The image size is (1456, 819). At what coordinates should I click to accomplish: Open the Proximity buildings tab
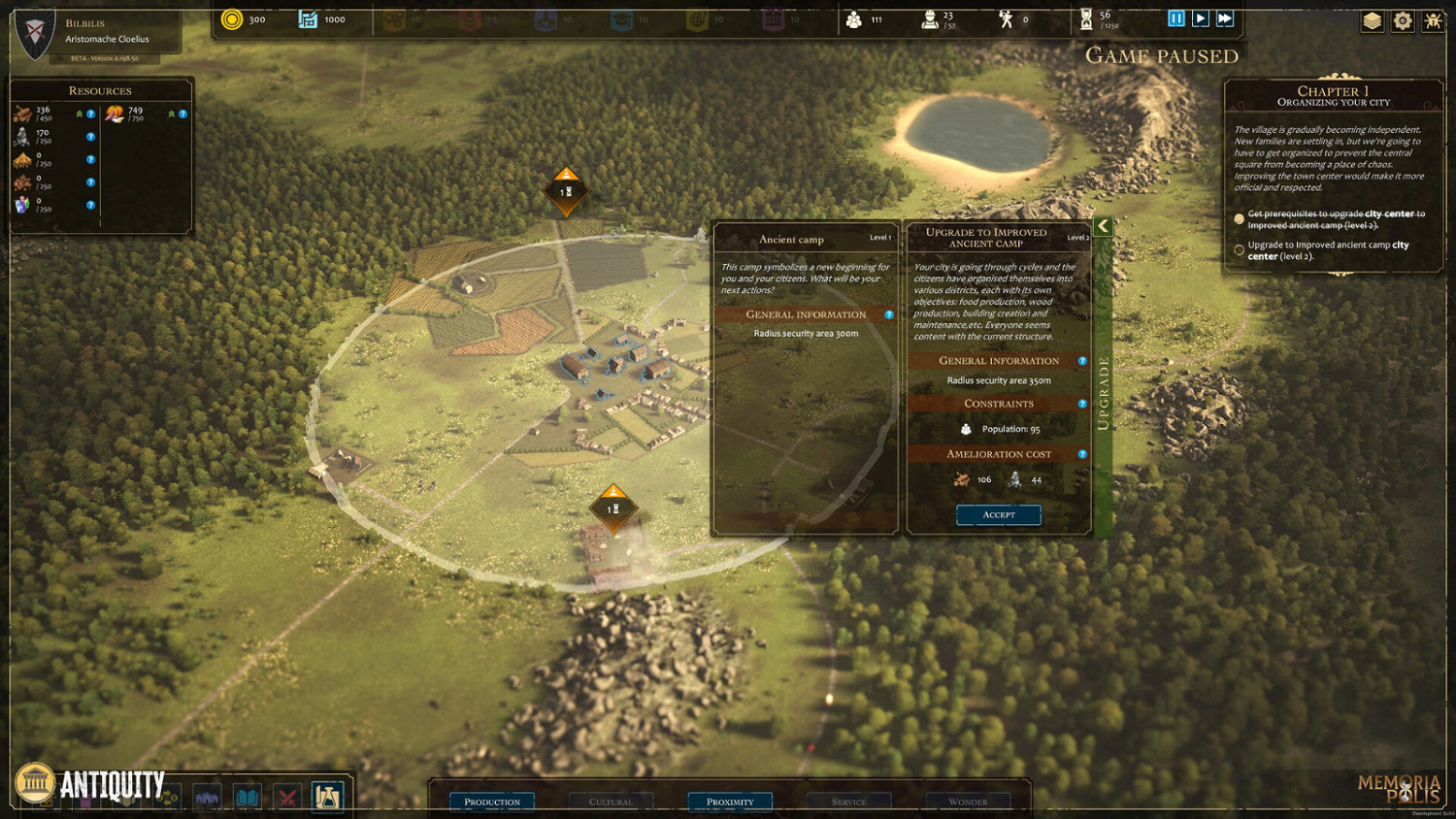[730, 802]
